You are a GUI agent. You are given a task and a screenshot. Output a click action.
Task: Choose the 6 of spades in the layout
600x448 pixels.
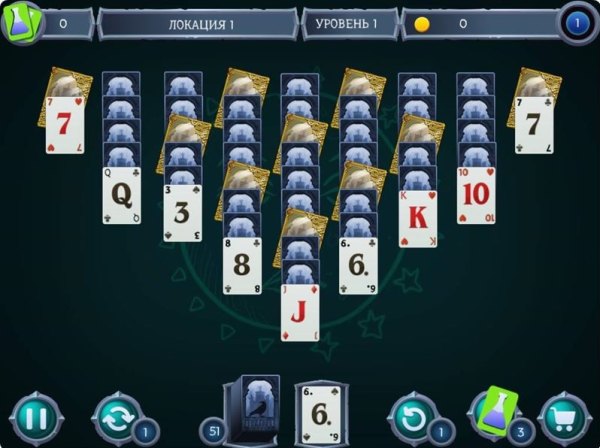coord(358,265)
